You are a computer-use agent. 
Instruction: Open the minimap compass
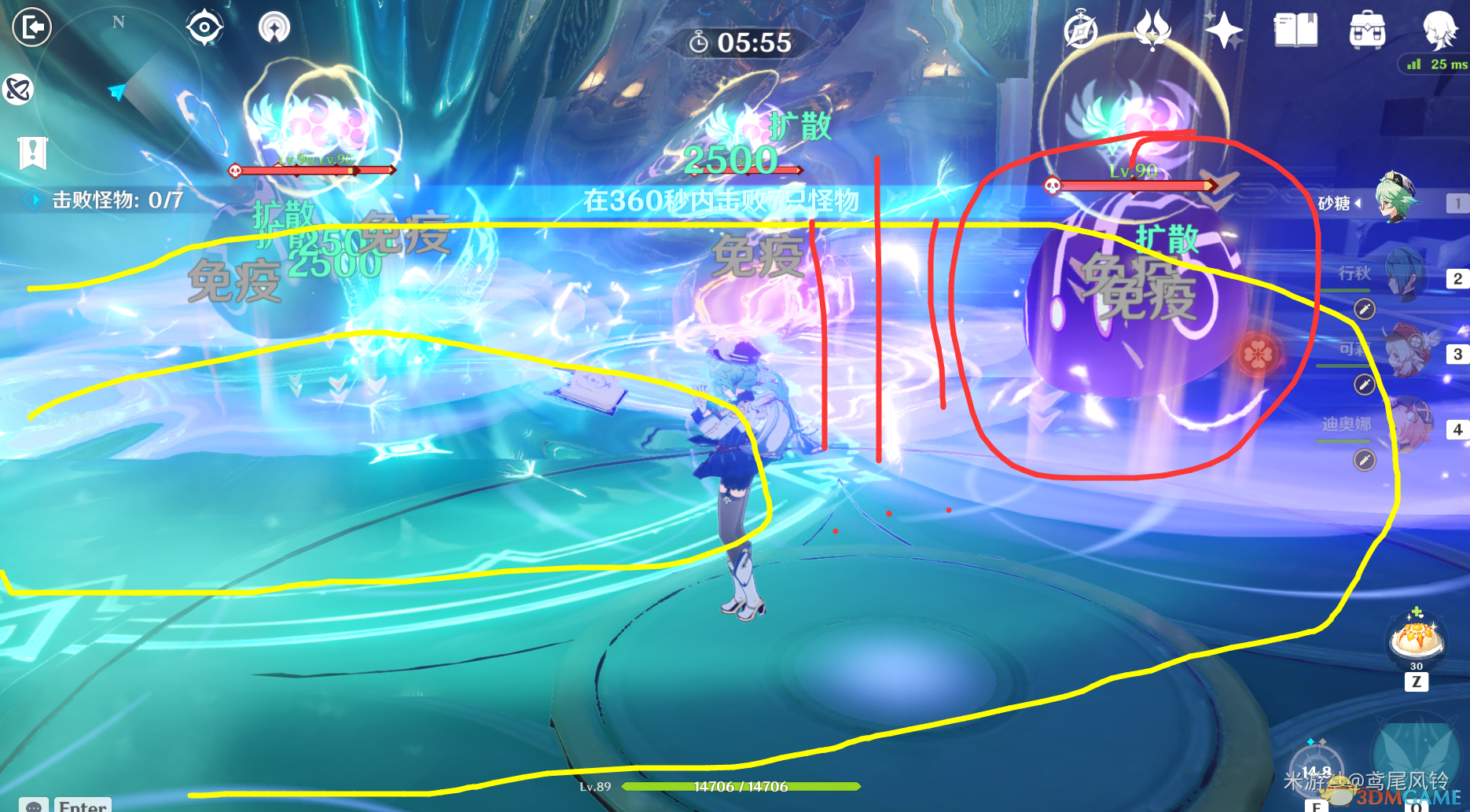(x=118, y=86)
